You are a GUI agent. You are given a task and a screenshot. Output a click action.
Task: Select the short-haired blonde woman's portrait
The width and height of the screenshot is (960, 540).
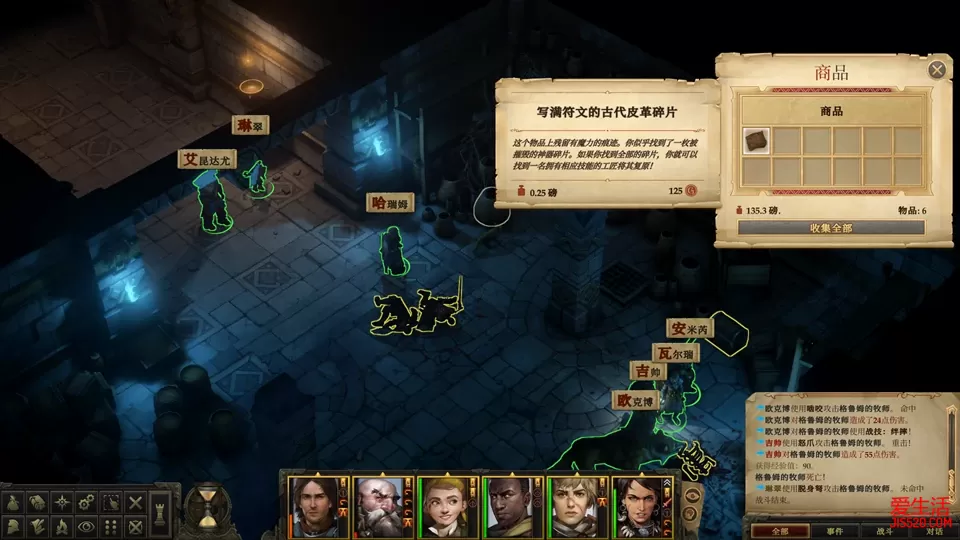coord(577,506)
